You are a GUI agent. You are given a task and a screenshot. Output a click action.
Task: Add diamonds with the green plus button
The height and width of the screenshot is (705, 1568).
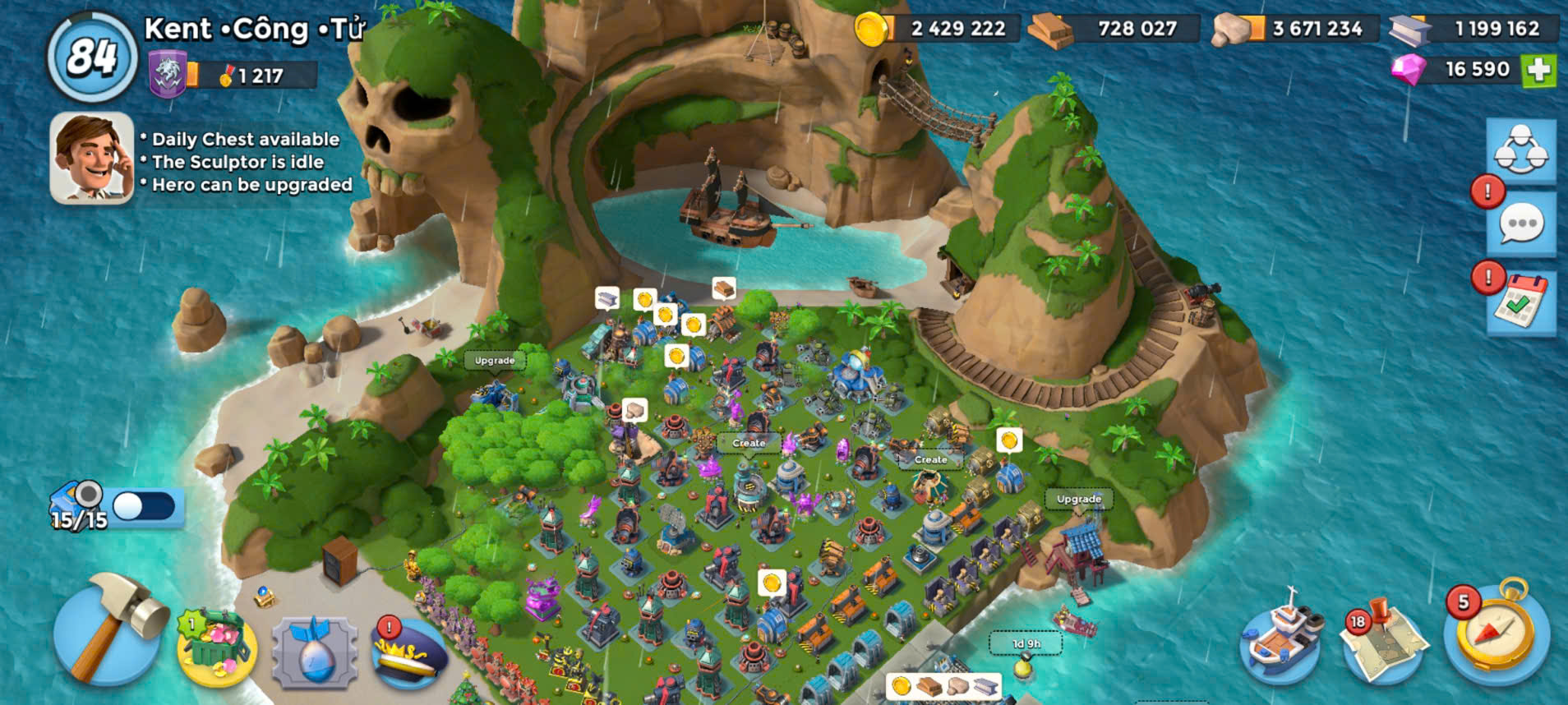click(x=1539, y=70)
